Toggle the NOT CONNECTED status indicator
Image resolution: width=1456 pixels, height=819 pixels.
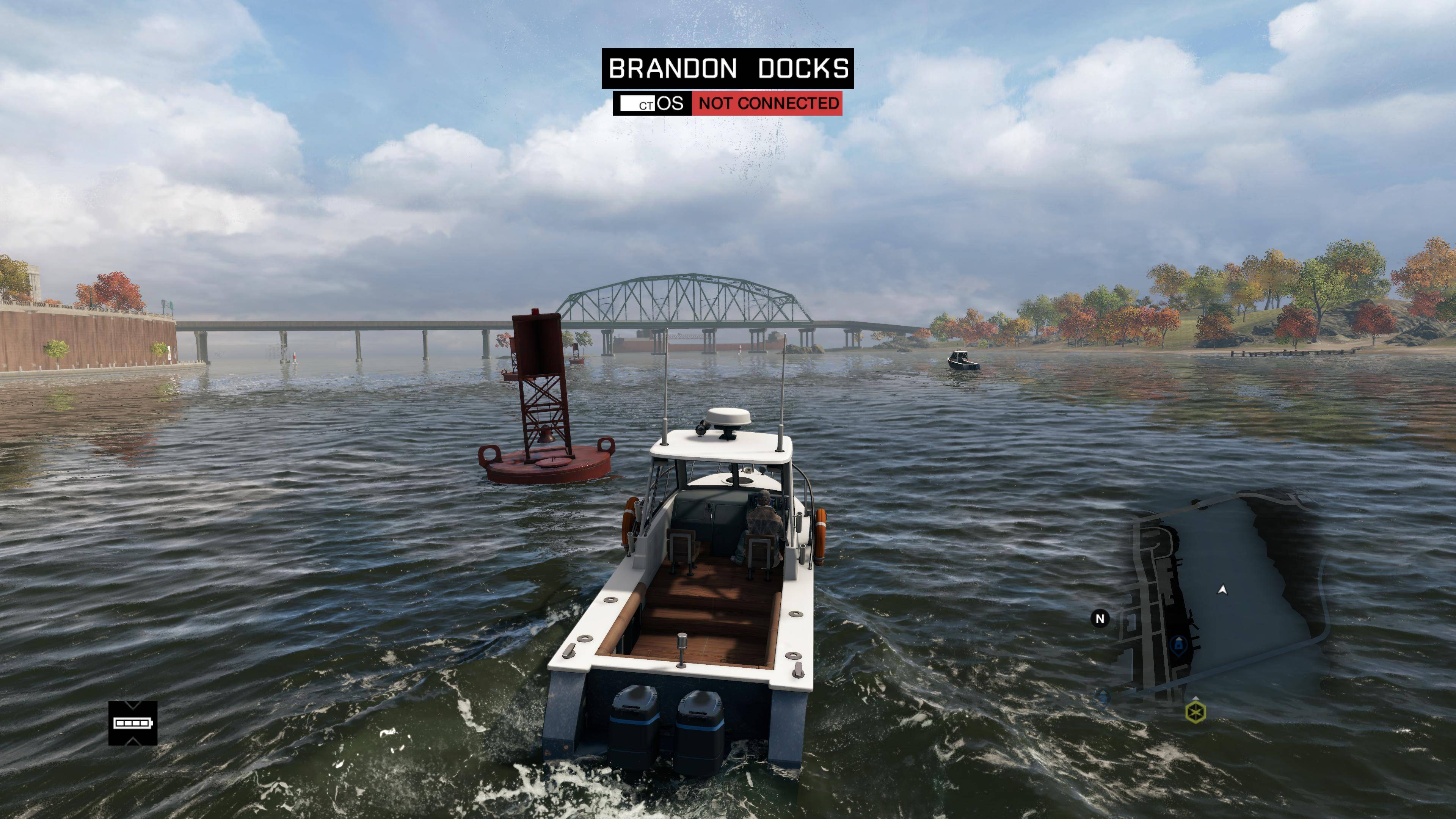766,104
